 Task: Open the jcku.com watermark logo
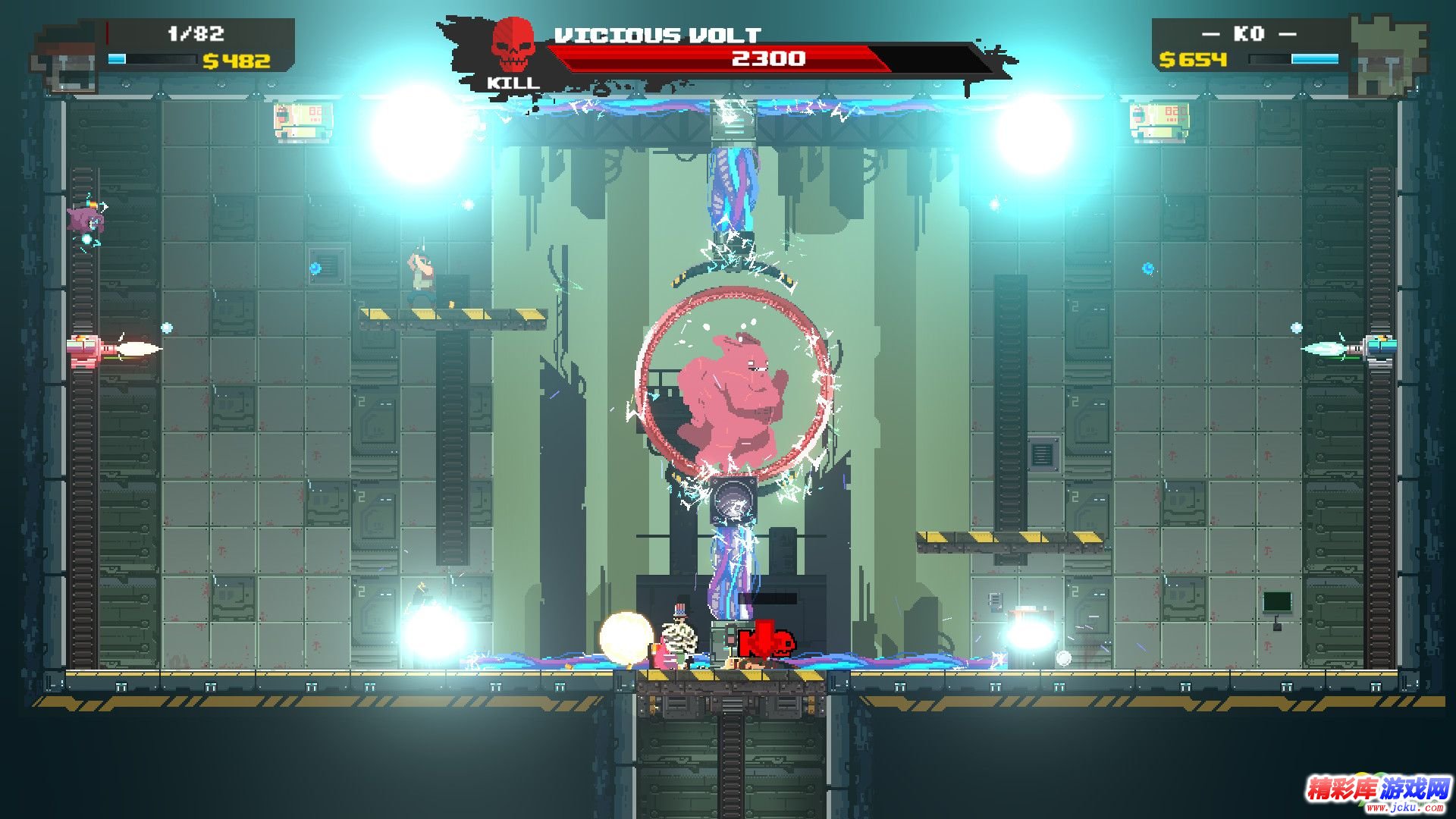point(1377,792)
